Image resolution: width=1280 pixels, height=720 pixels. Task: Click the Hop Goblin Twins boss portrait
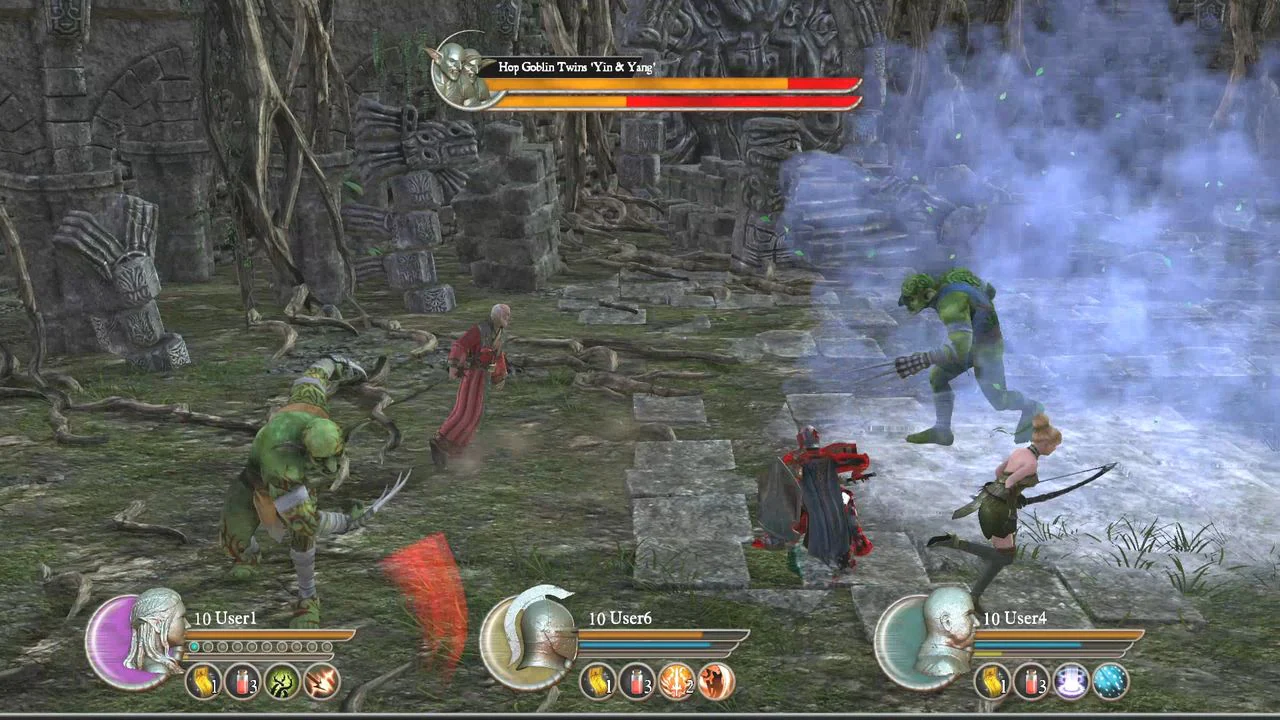click(x=459, y=72)
